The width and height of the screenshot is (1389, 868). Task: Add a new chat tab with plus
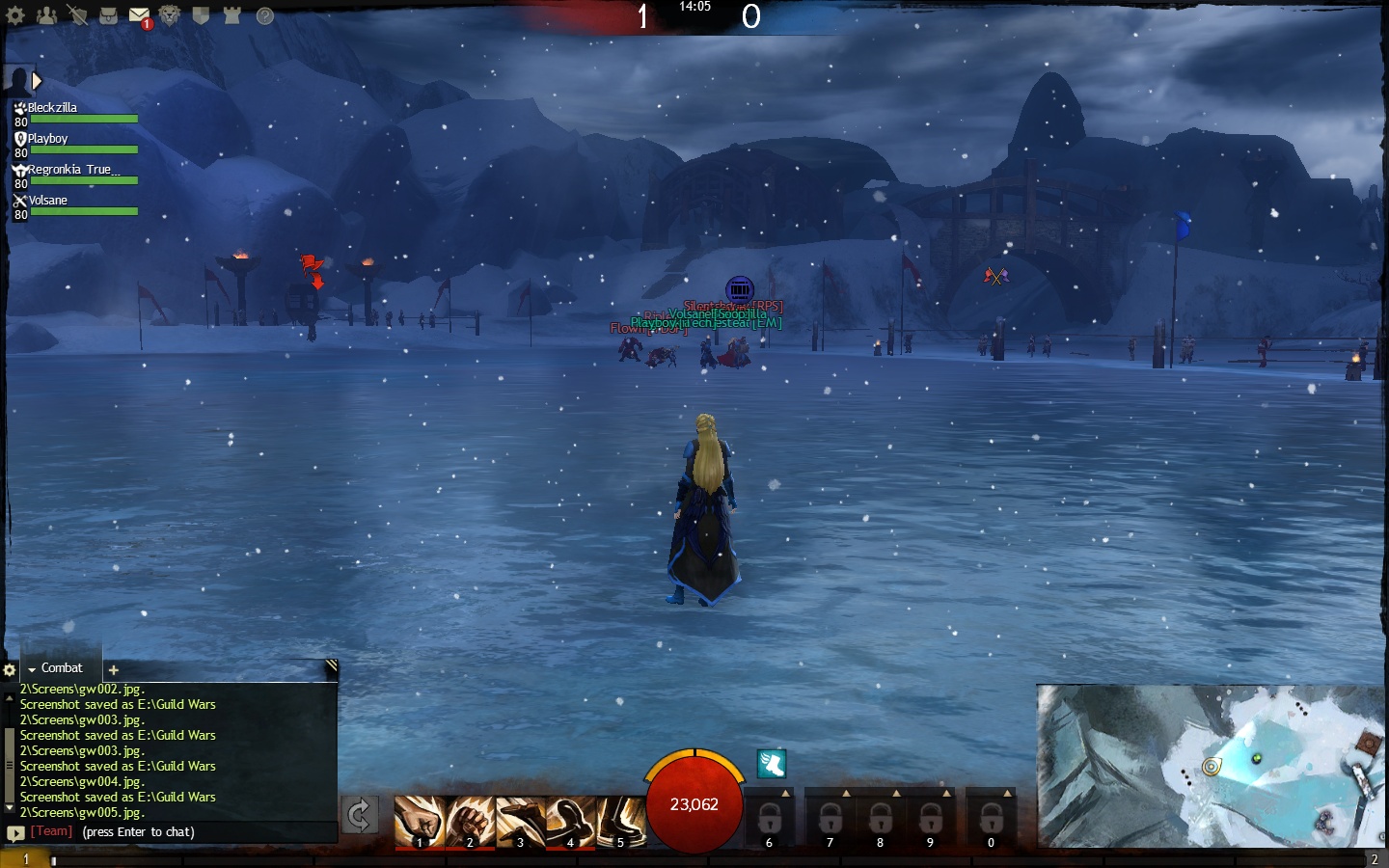pos(113,669)
